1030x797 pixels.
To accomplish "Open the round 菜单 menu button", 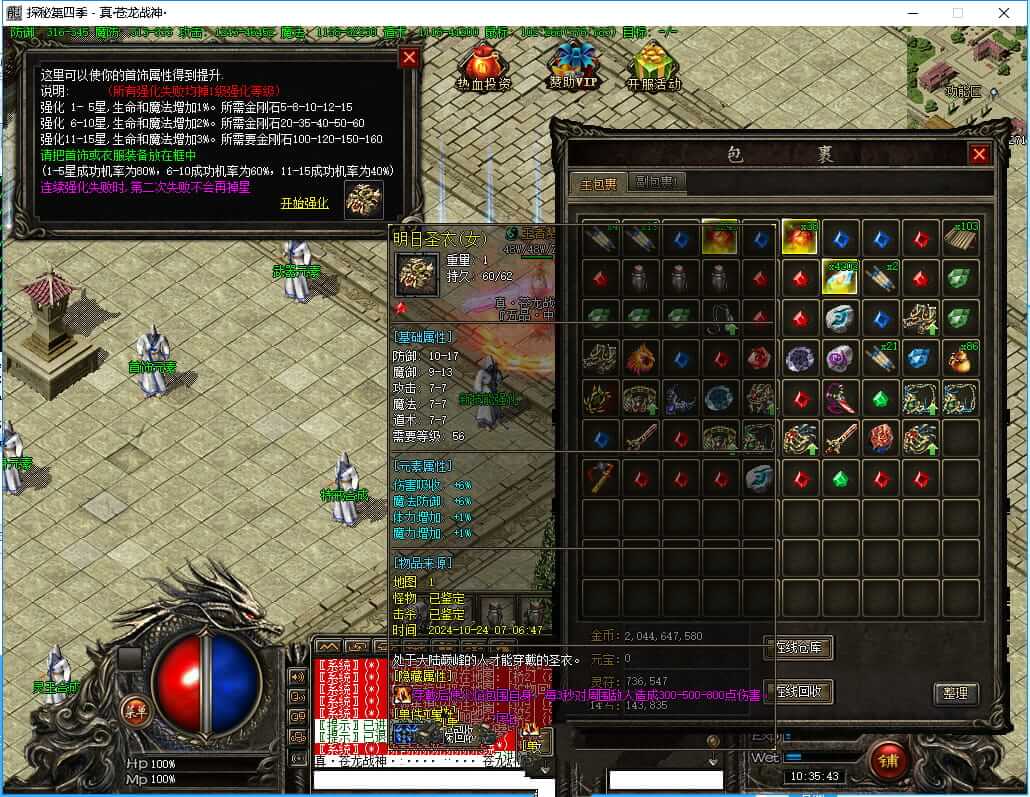I will [x=132, y=709].
